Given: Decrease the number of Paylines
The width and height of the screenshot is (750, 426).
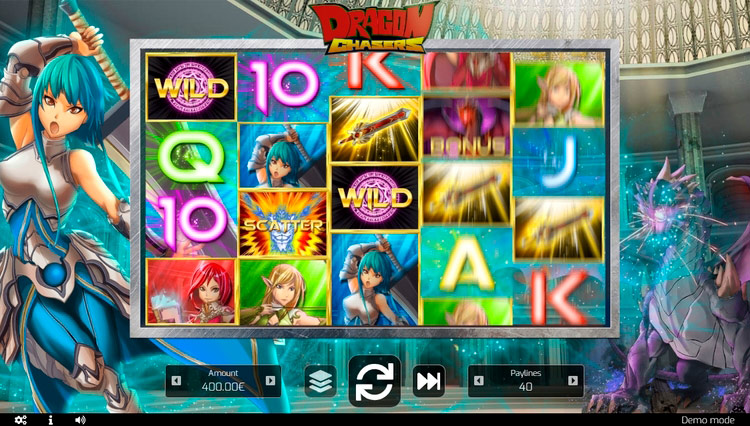Looking at the screenshot, I should 478,381.
